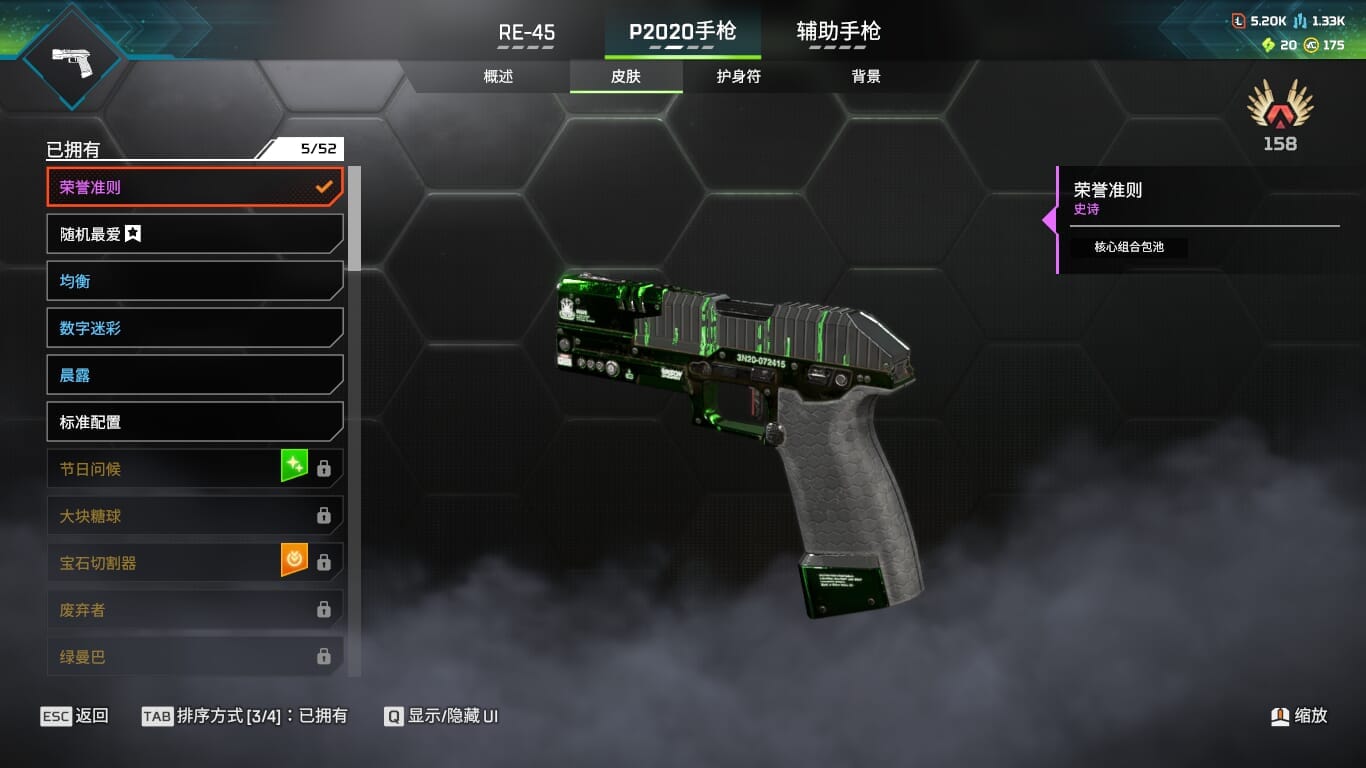This screenshot has width=1366, height=768.
Task: Select the P2020手枪 weapon tab
Action: tap(682, 32)
